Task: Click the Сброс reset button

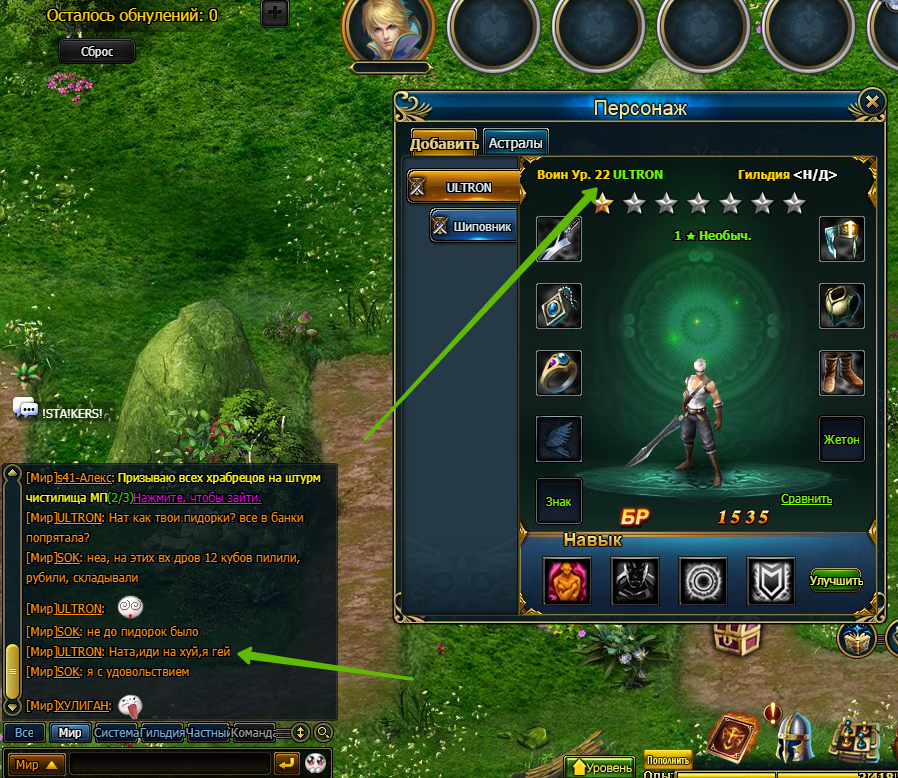Action: [97, 52]
